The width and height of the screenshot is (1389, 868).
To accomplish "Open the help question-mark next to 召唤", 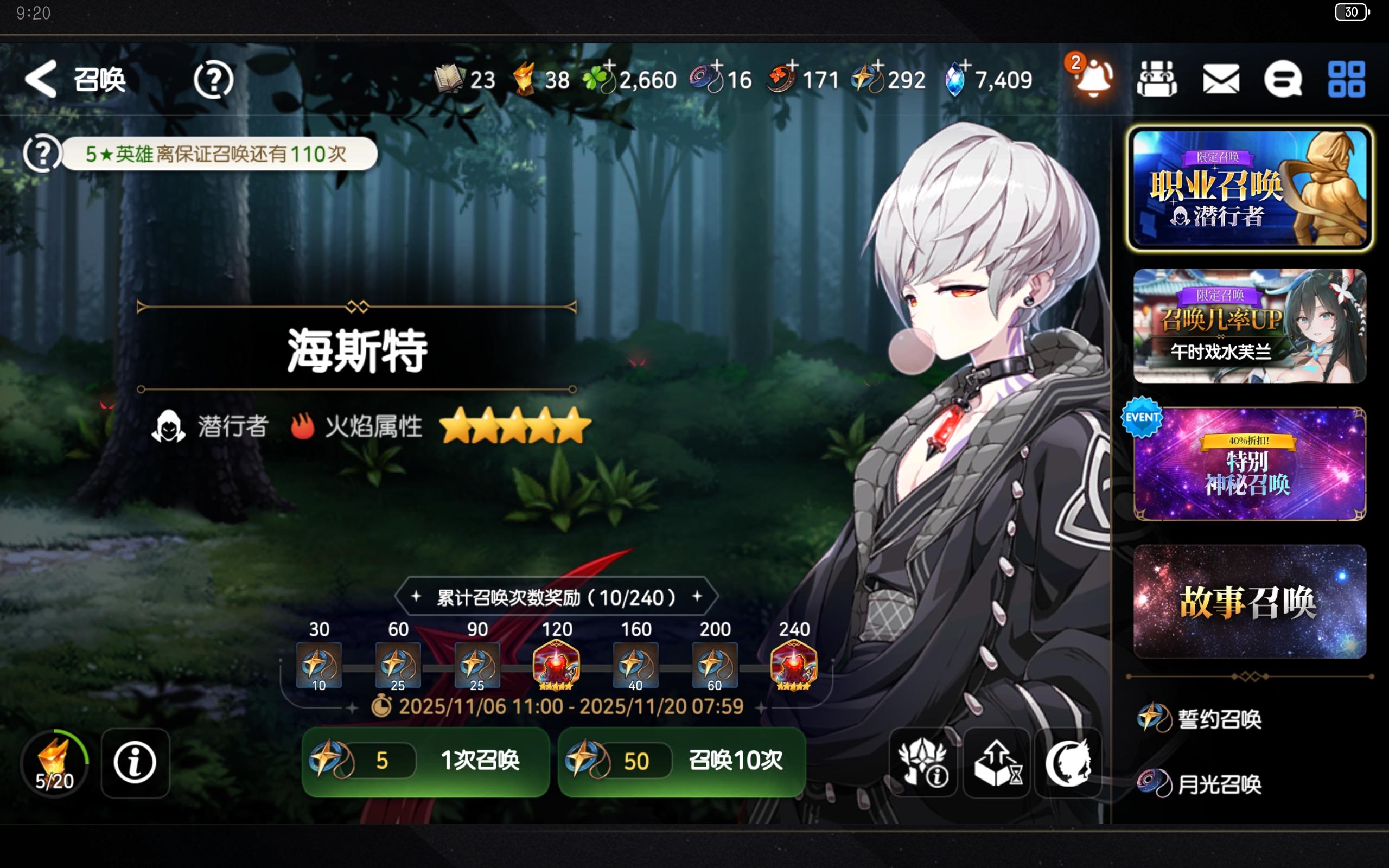I will [212, 80].
